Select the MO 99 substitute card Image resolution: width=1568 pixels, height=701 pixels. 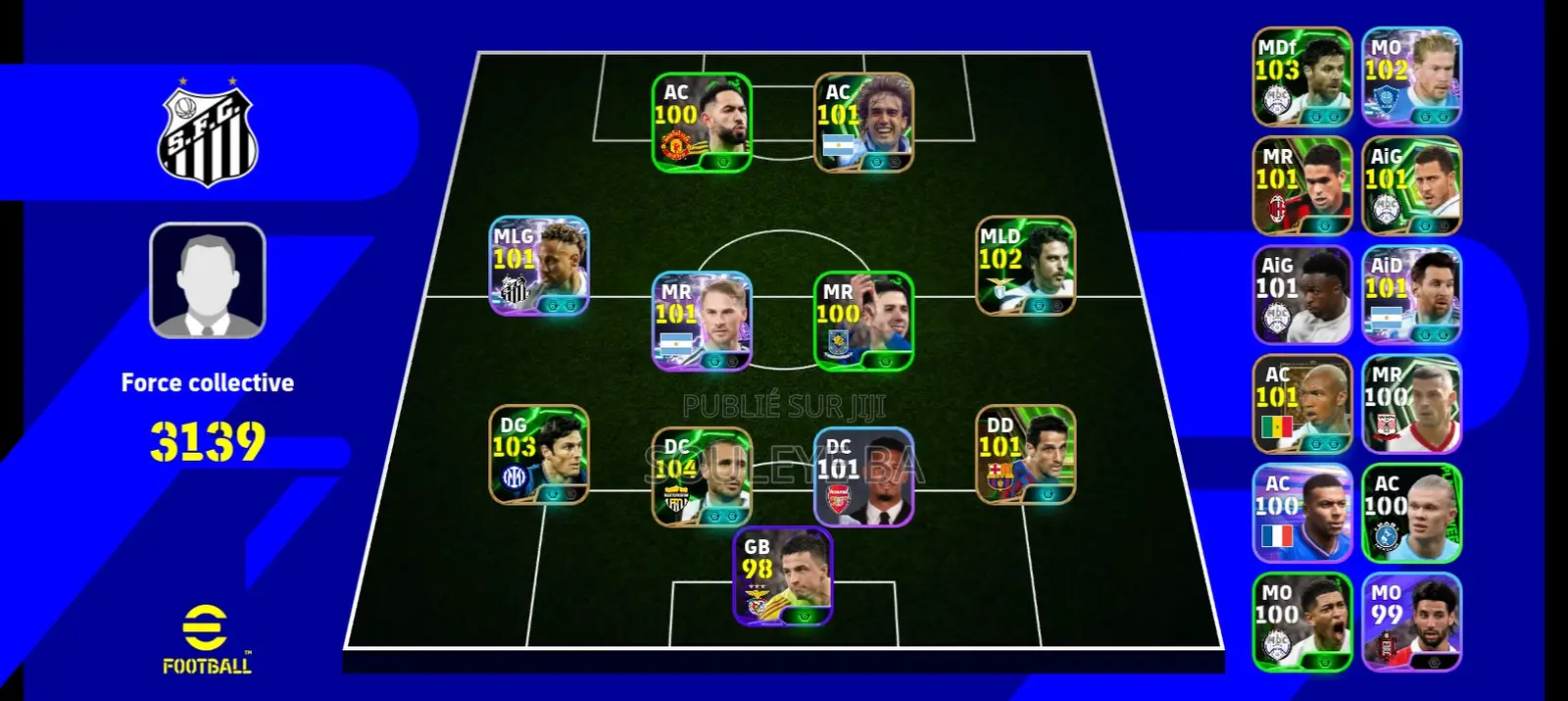tap(1411, 622)
